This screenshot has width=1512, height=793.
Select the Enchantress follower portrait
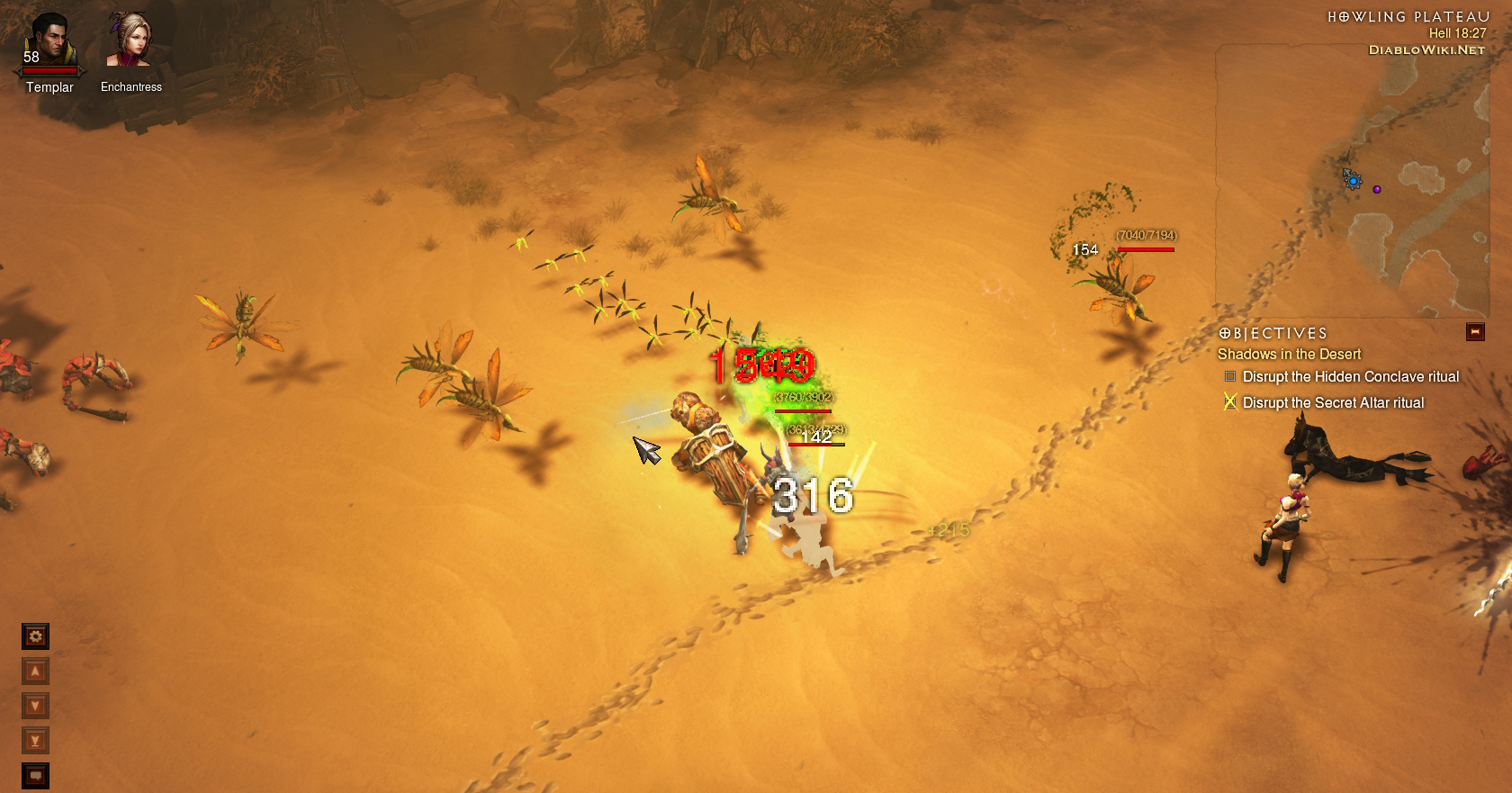(130, 41)
